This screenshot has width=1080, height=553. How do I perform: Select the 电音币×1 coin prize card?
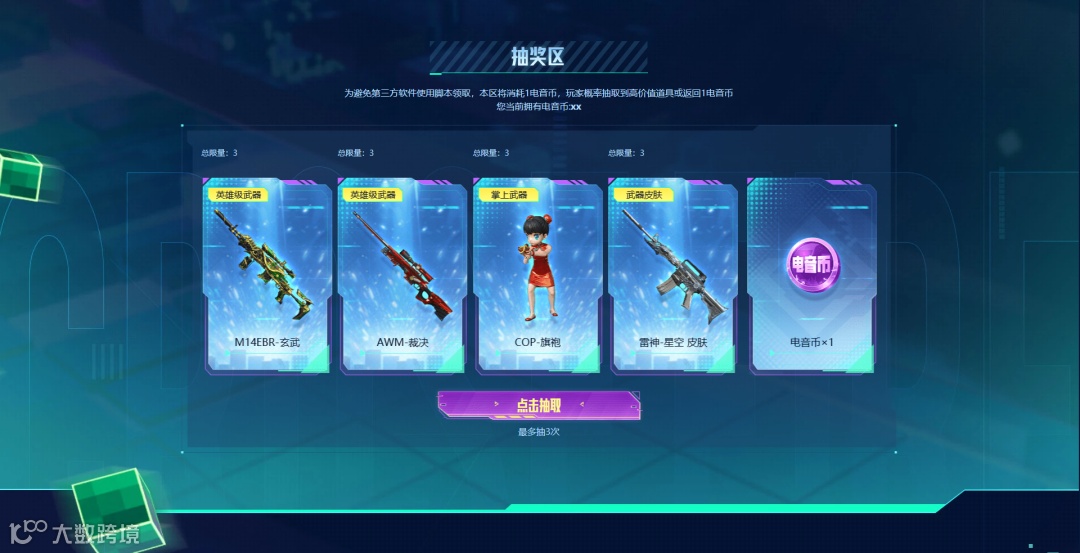(x=811, y=276)
